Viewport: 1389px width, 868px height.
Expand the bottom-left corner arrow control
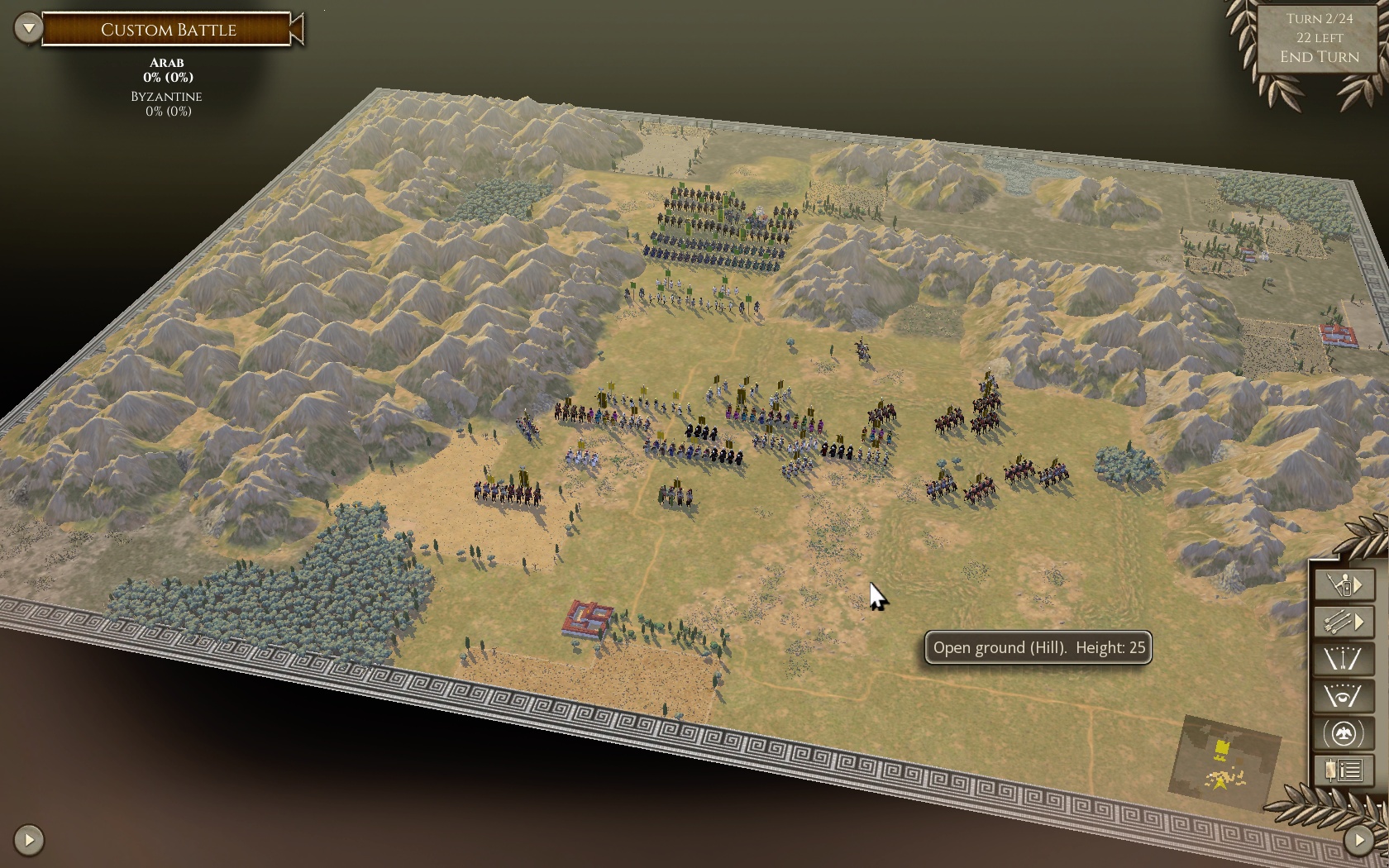click(27, 838)
